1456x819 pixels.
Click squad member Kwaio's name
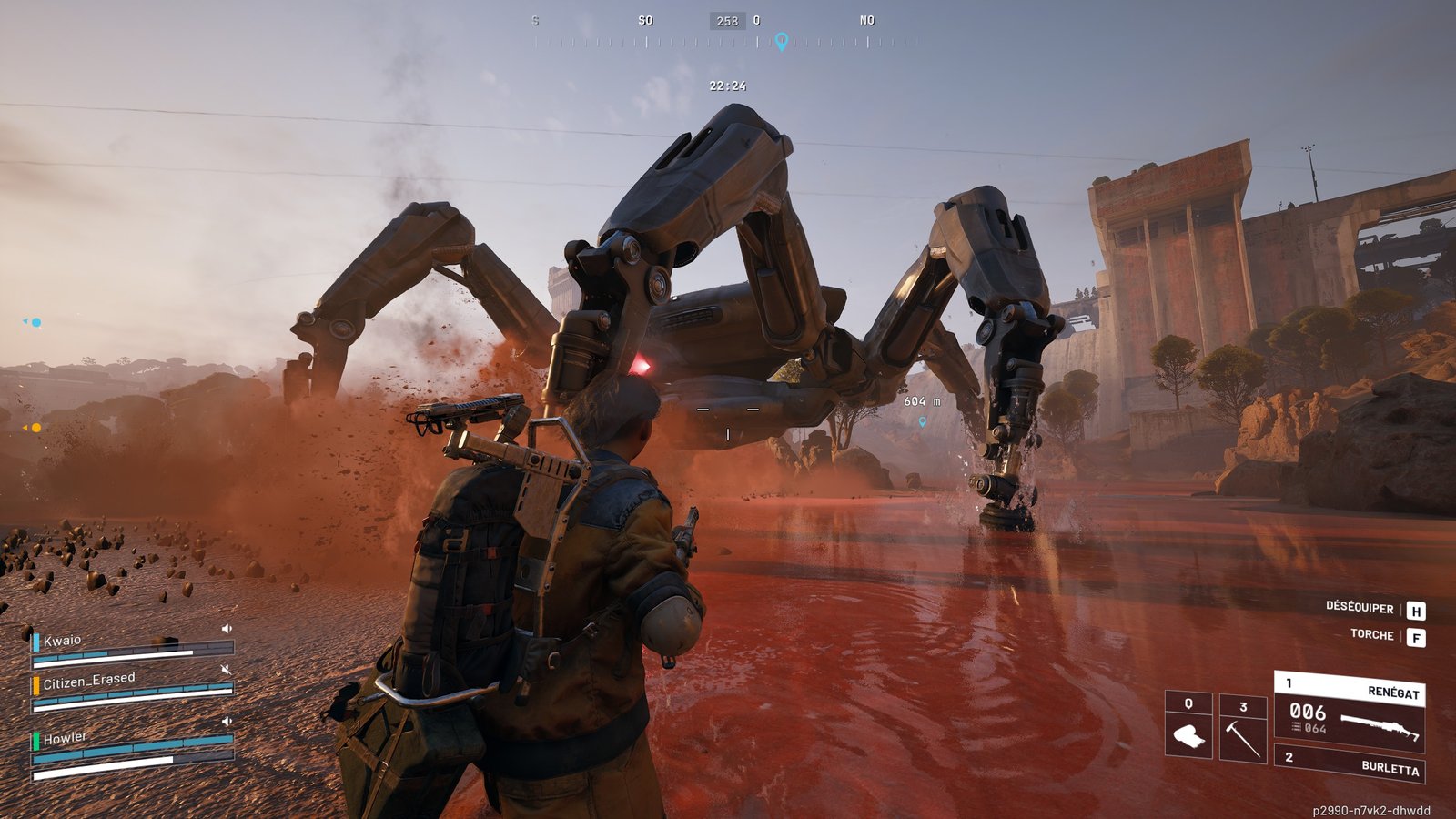pos(63,641)
